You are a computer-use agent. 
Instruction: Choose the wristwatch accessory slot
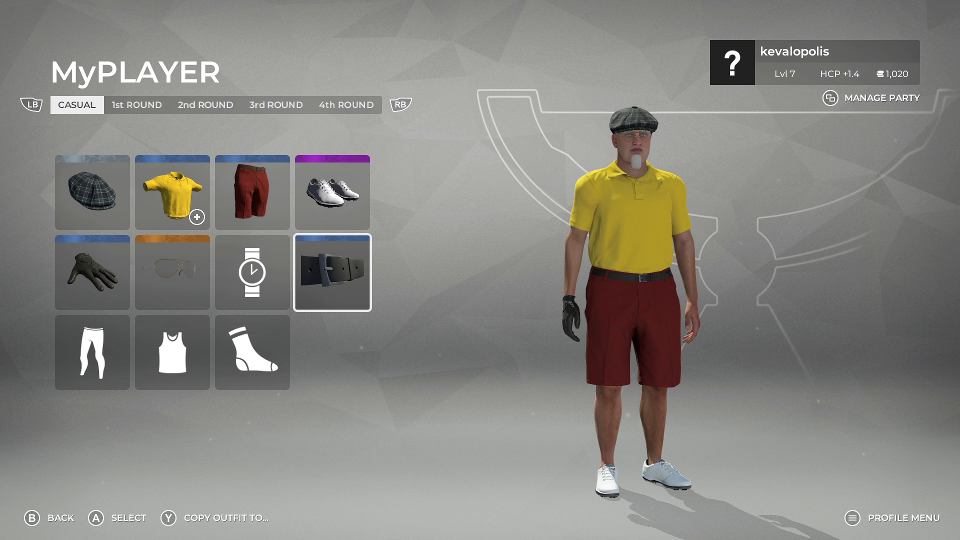[252, 272]
